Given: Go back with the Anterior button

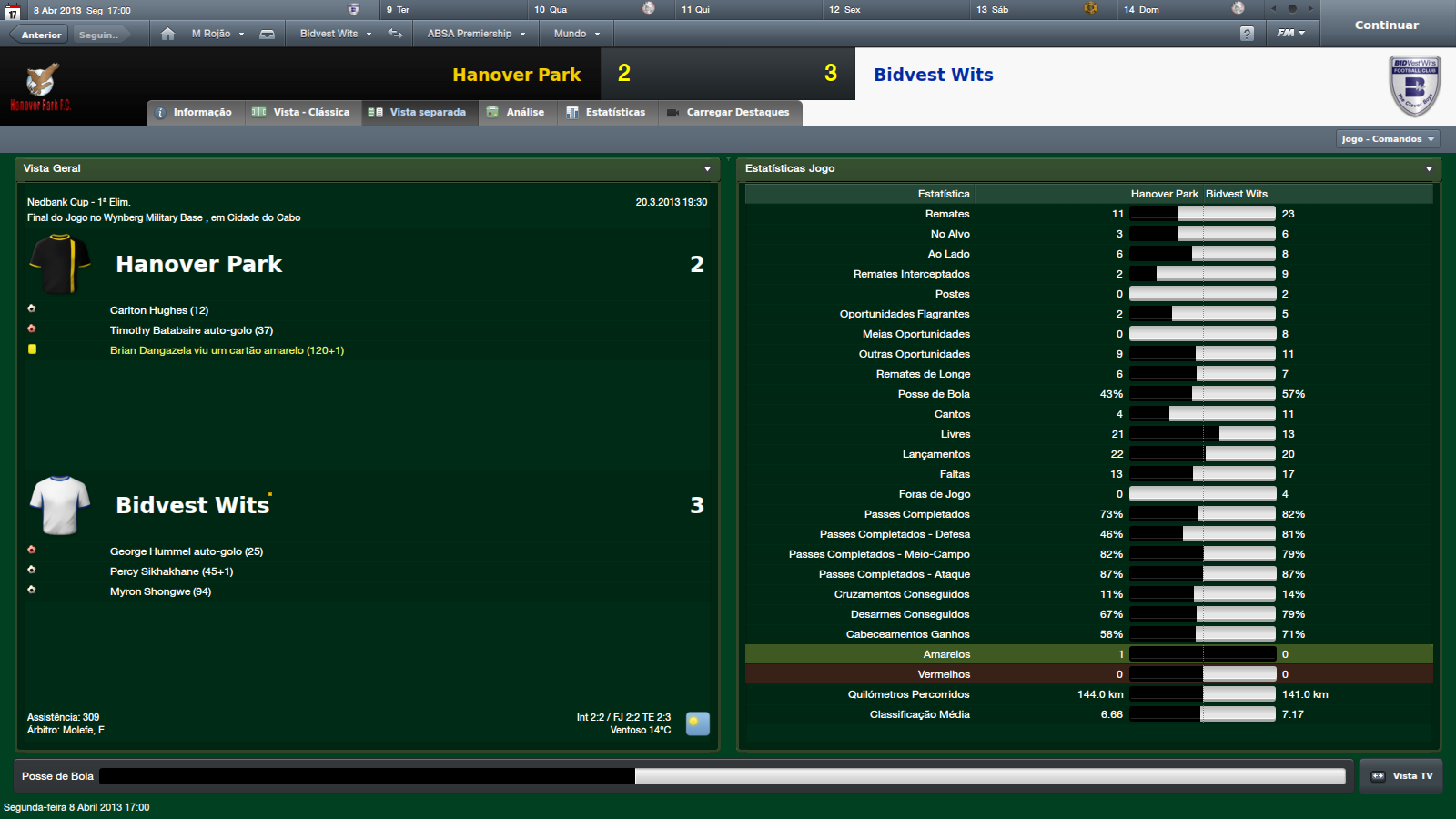Looking at the screenshot, I should point(41,35).
